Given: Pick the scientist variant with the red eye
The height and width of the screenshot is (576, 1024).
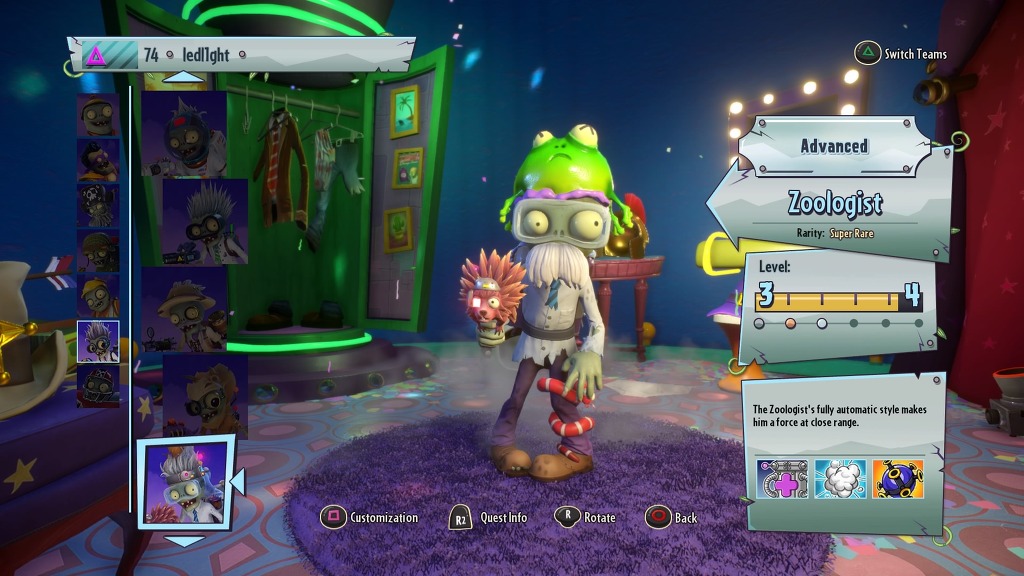Looking at the screenshot, I should coord(184,135).
